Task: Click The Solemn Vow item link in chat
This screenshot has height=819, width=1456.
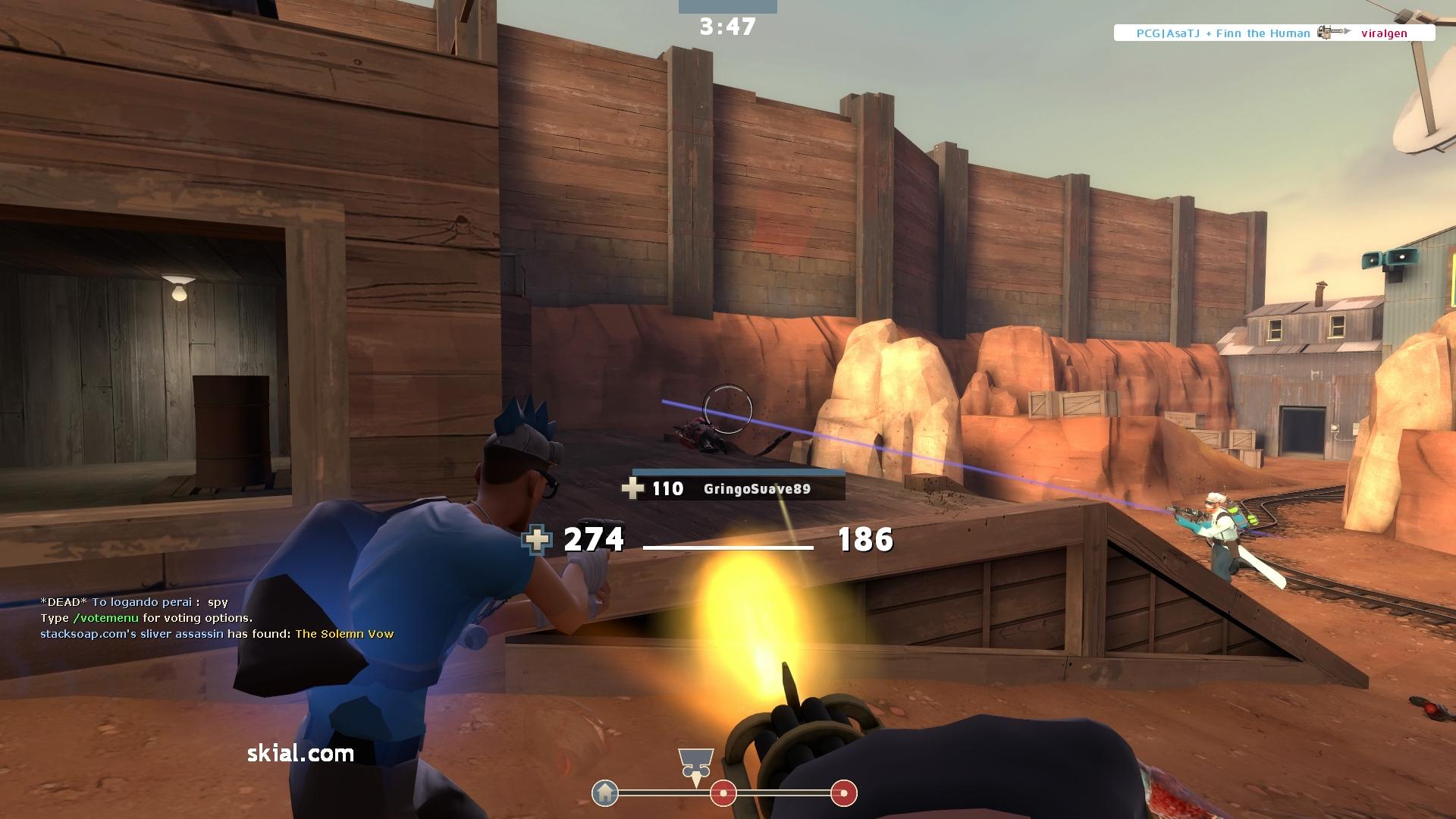Action: pyautogui.click(x=344, y=634)
